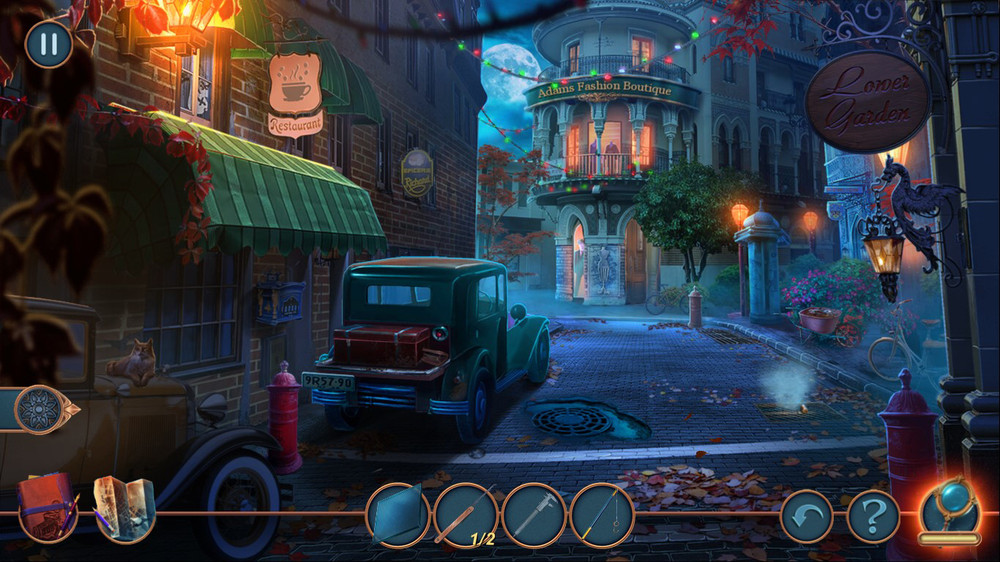1000x562 pixels.
Task: Pause the game
Action: pyautogui.click(x=48, y=45)
